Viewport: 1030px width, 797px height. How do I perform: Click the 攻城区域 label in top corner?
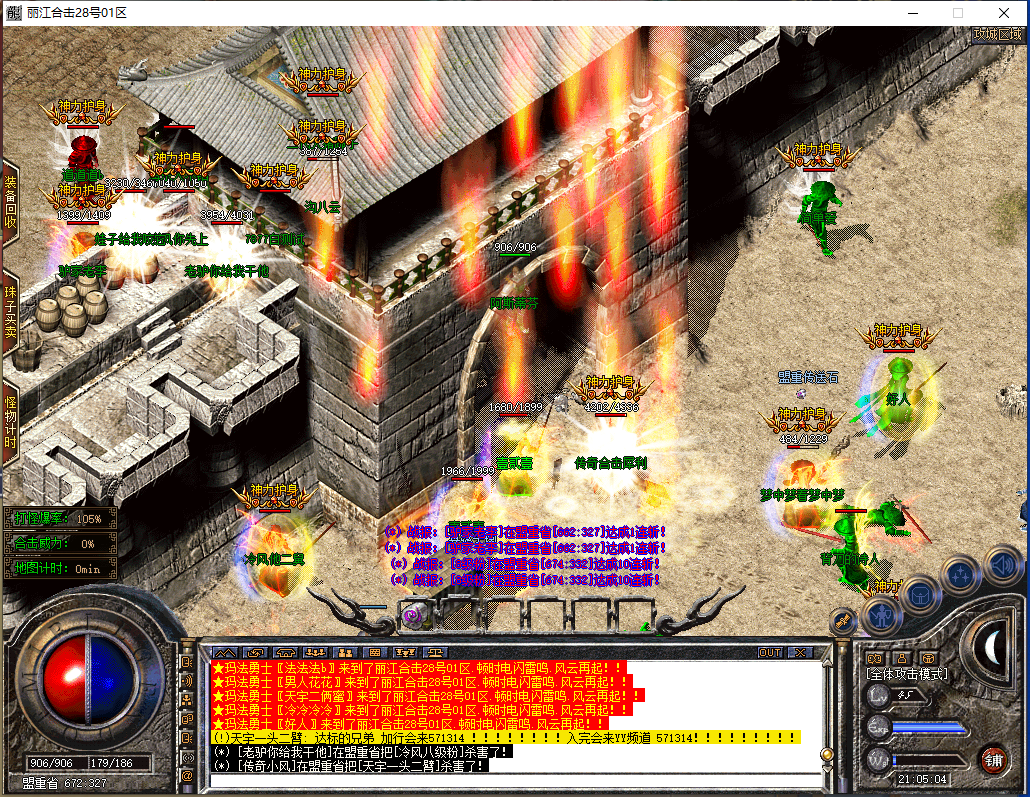tap(999, 33)
